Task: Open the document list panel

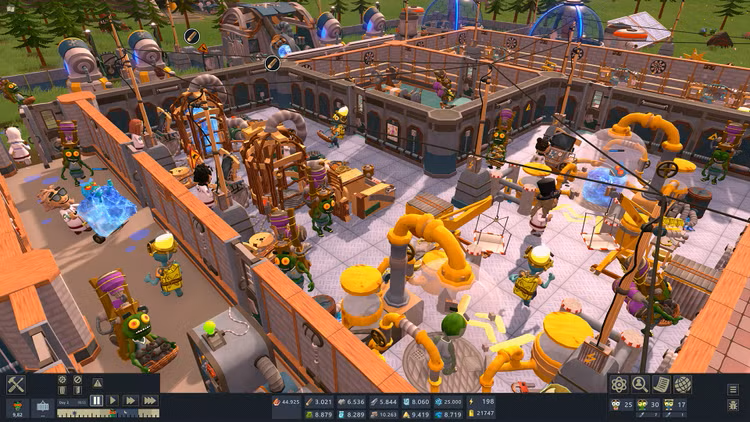Action: (661, 384)
